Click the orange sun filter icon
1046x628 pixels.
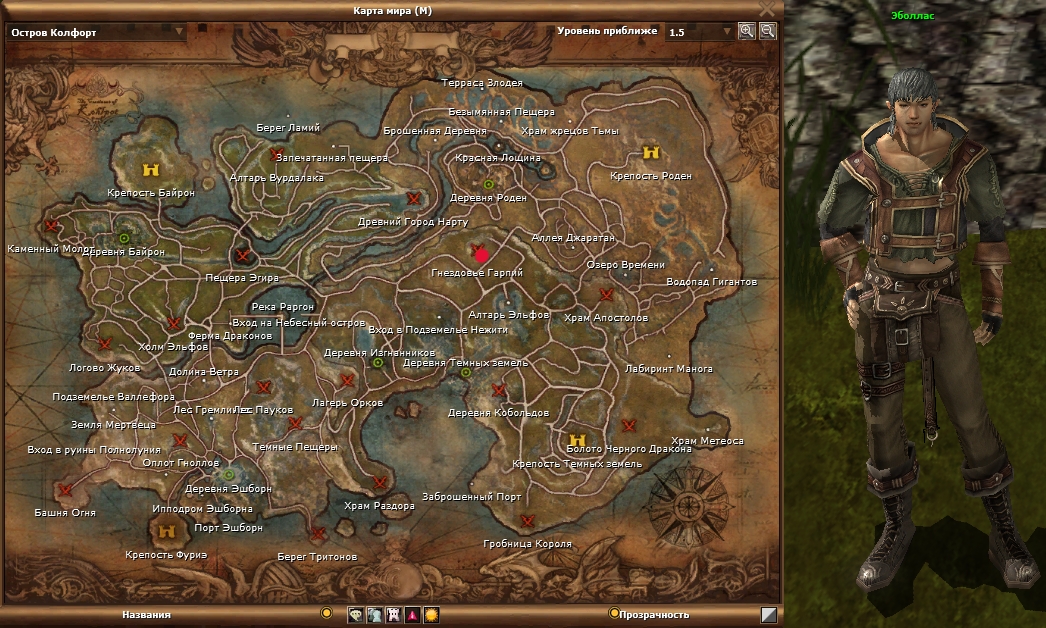point(431,614)
